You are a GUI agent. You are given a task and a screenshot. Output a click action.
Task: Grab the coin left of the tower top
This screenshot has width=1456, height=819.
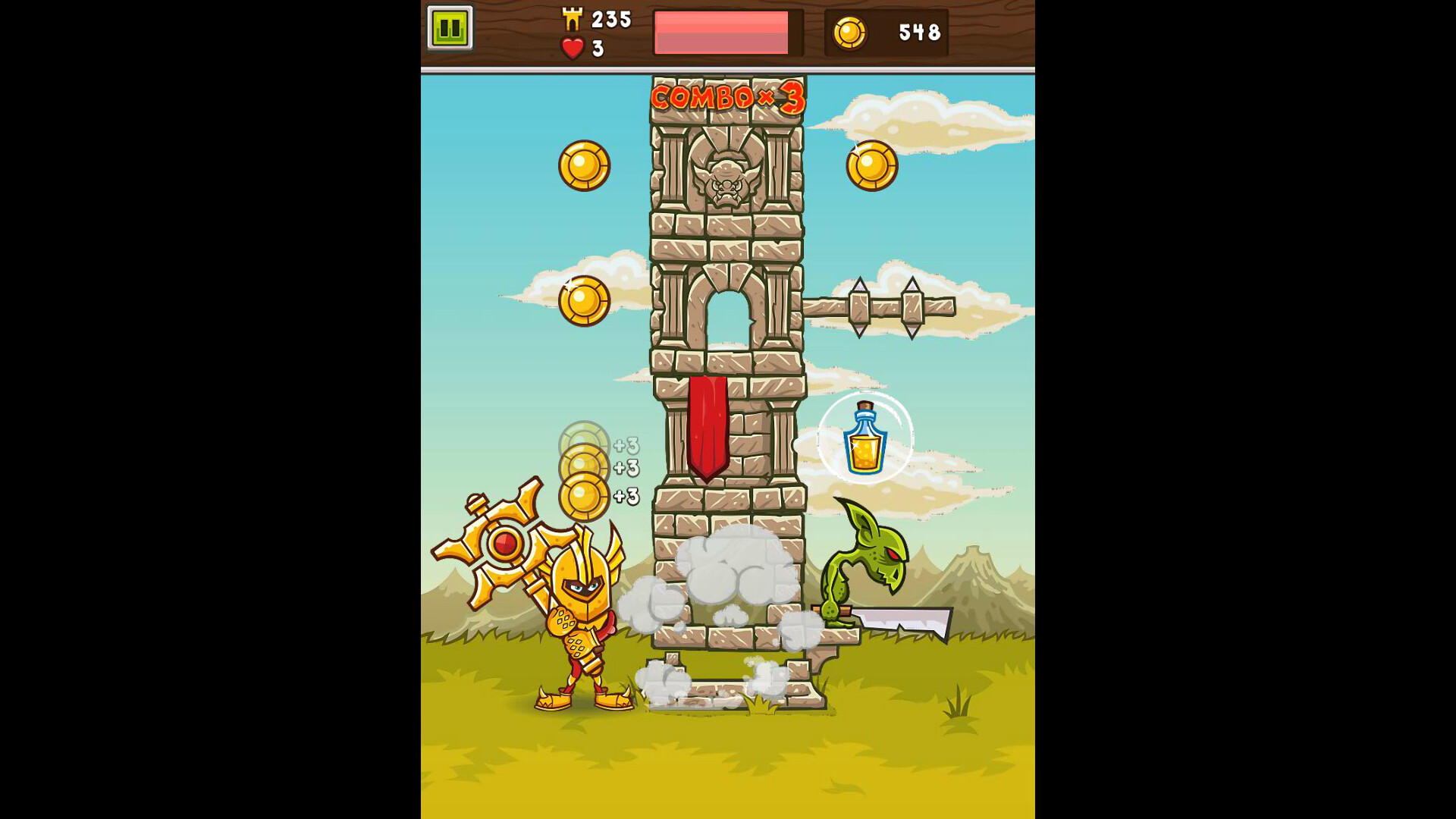[584, 164]
